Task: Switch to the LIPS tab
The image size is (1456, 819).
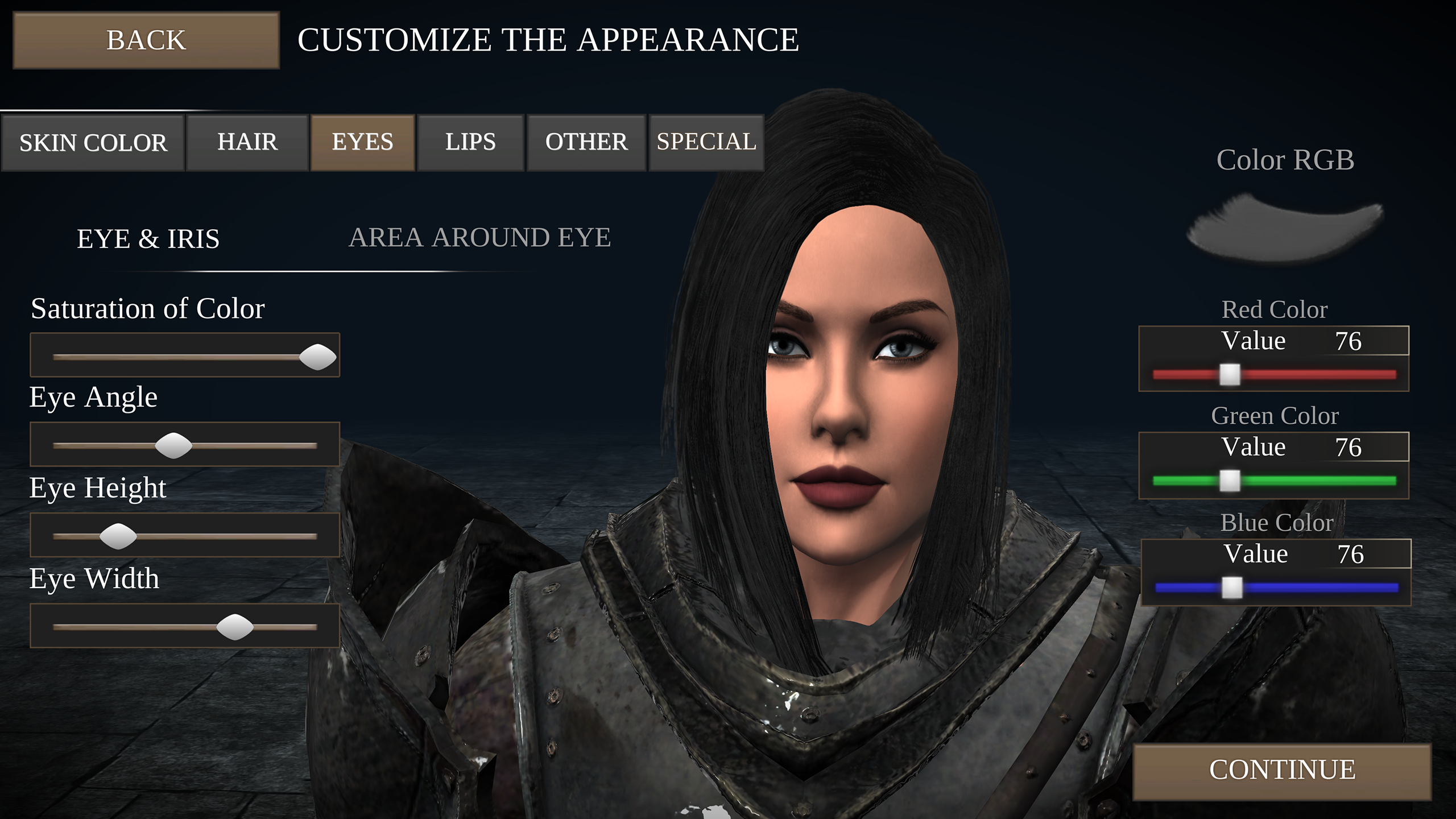Action: [x=470, y=142]
